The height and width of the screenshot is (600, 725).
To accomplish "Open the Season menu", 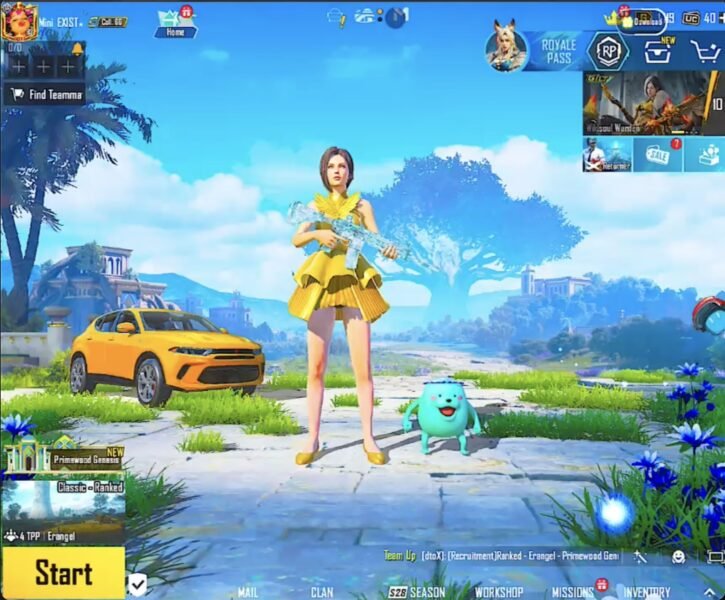I will (417, 592).
